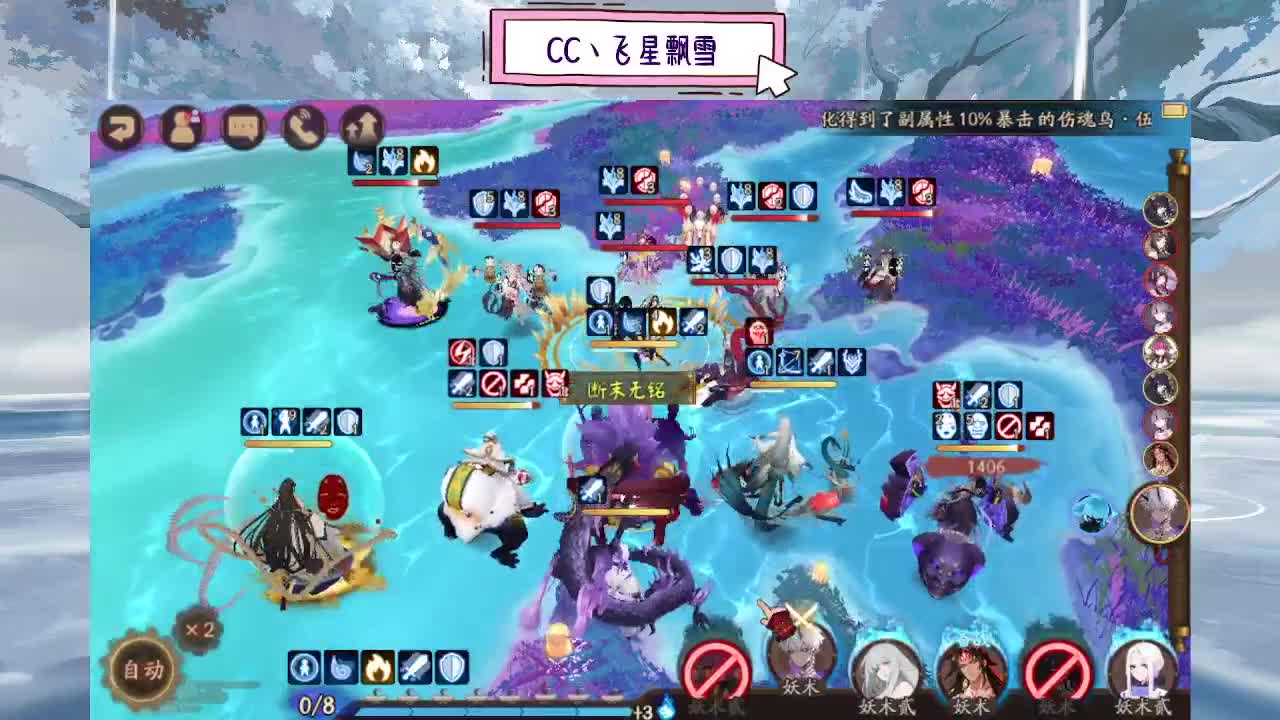The image size is (1280, 720).
Task: Open the chat message bubble icon
Action: (242, 127)
